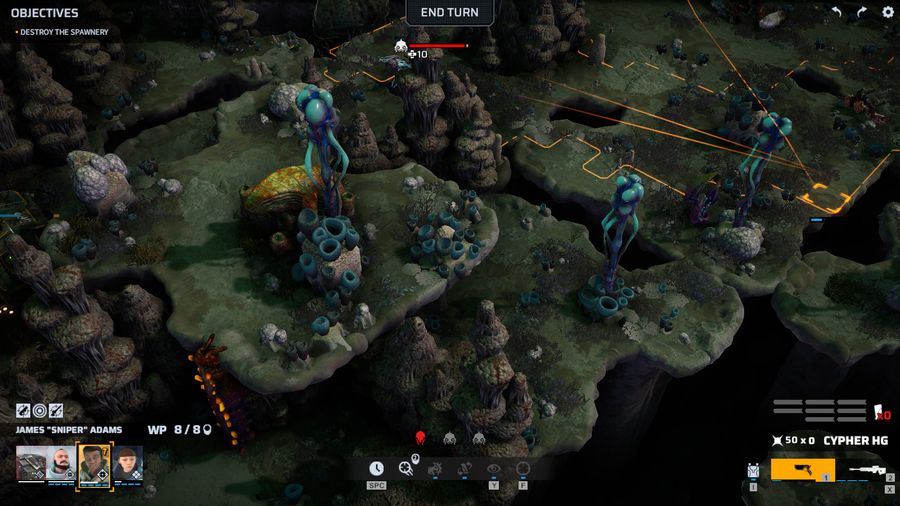Image resolution: width=900 pixels, height=506 pixels.
Task: Select the Cypher HG handgun weapon slot
Action: point(802,469)
